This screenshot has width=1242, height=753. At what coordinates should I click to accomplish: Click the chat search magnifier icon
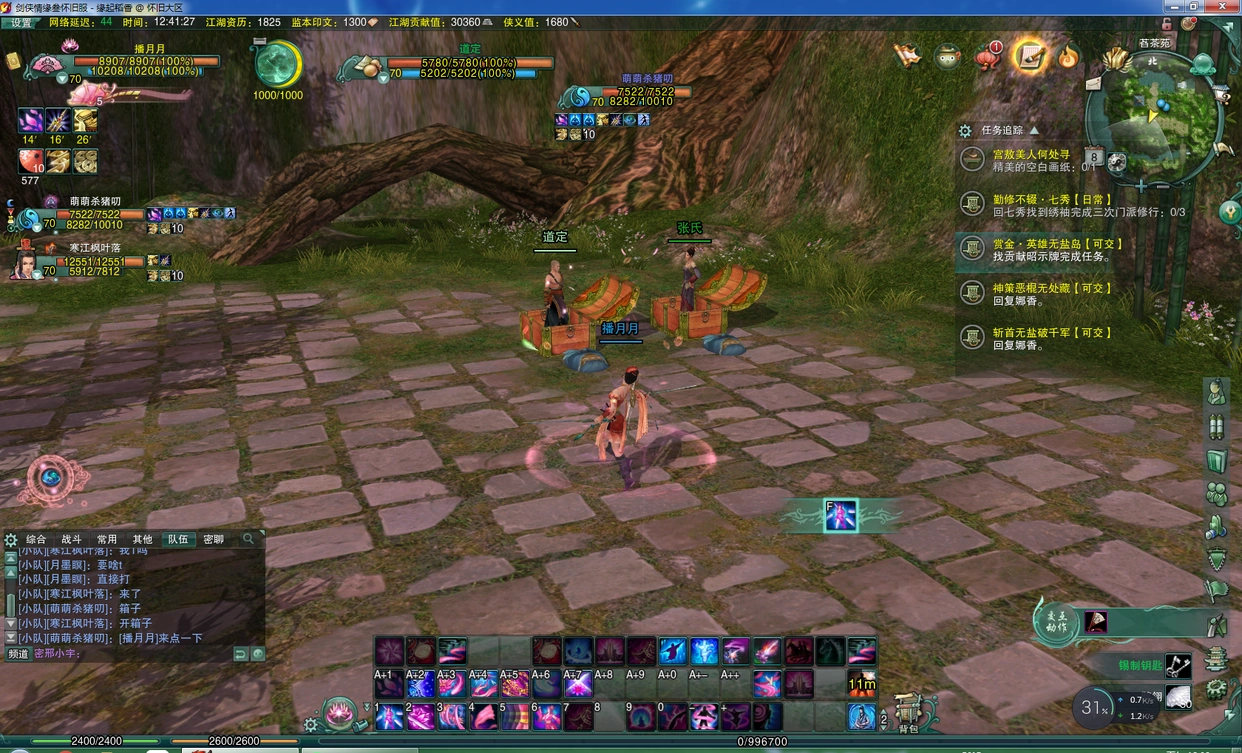coord(249,539)
